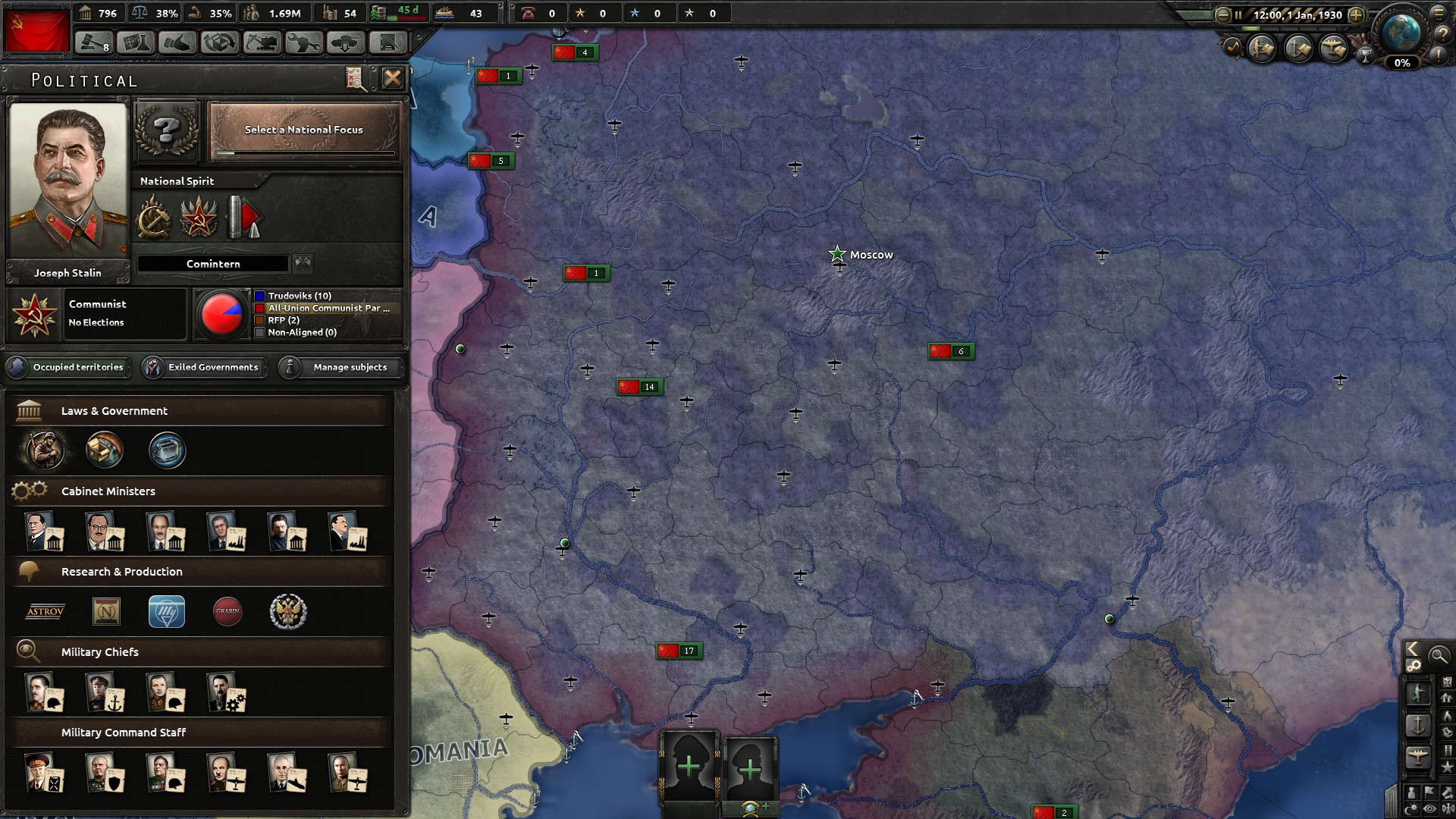Viewport: 1456px width, 819px height.
Task: Close the Political panel
Action: 392,78
